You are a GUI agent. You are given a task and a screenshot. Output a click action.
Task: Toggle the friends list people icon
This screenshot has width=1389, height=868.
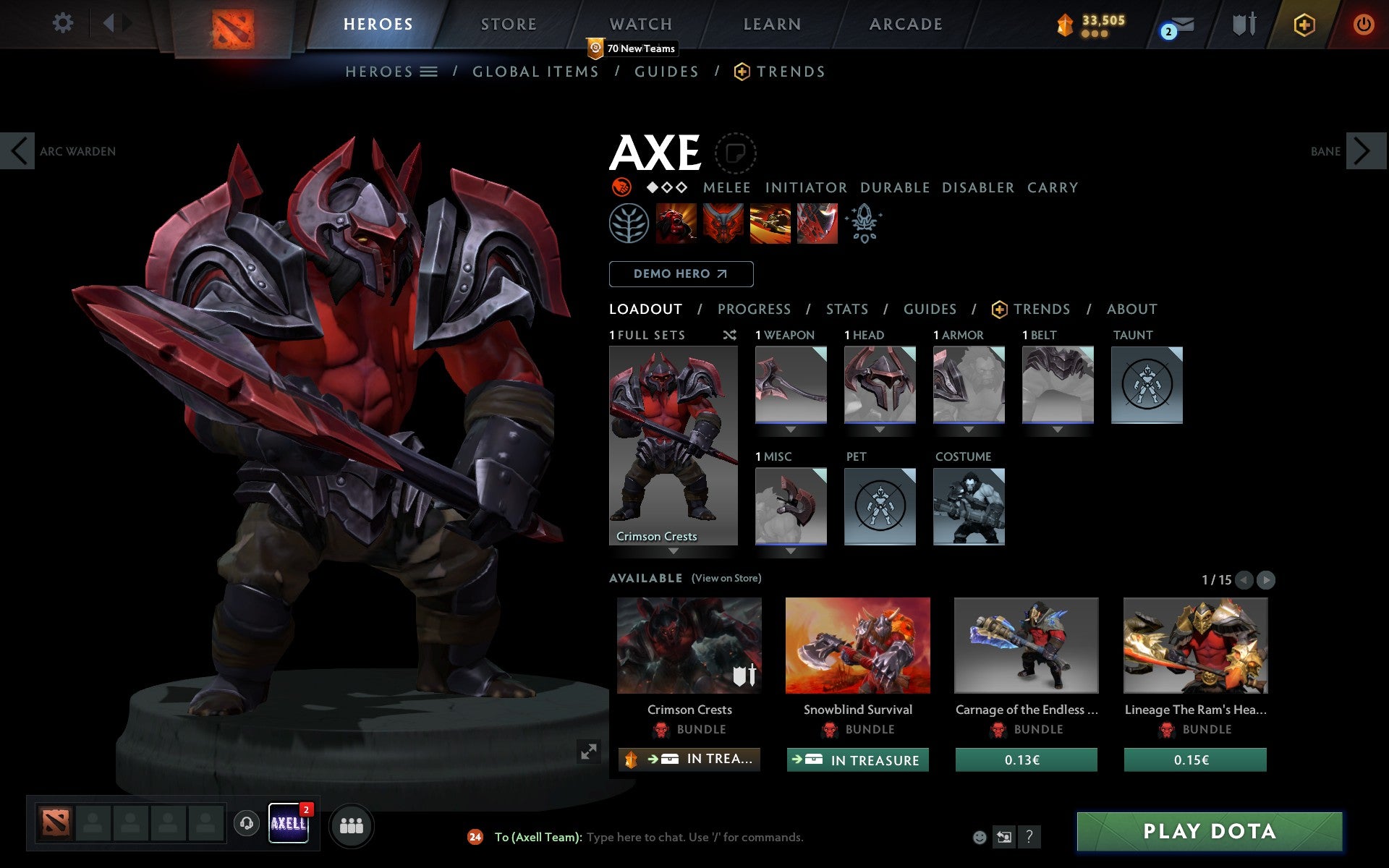tap(352, 824)
